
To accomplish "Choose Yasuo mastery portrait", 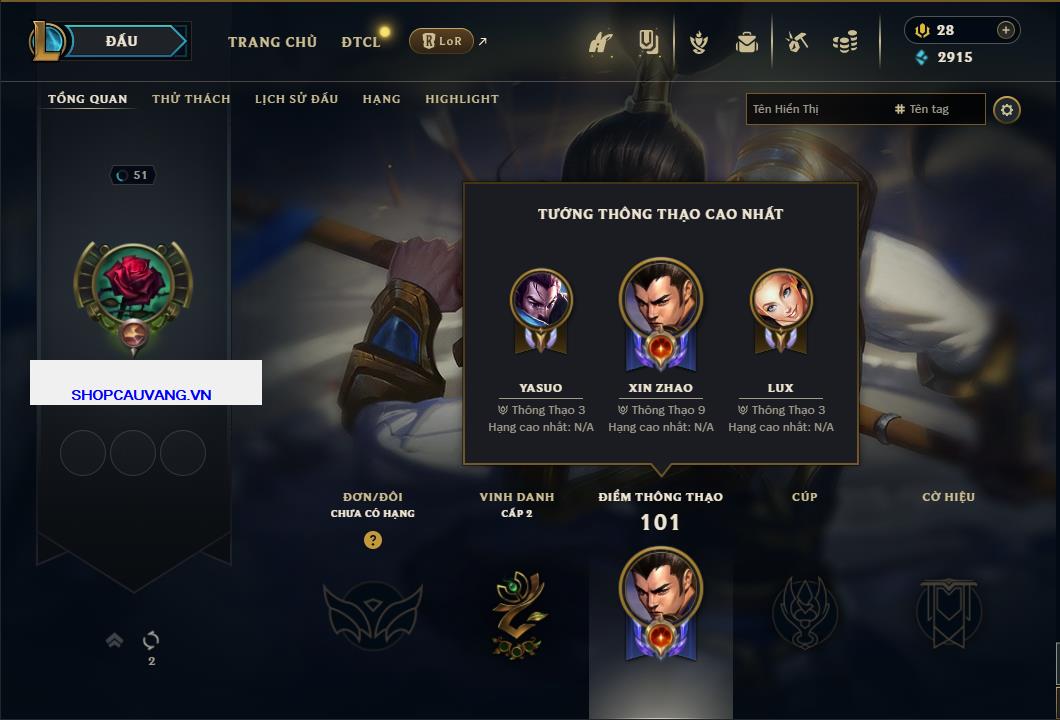I will tap(541, 302).
